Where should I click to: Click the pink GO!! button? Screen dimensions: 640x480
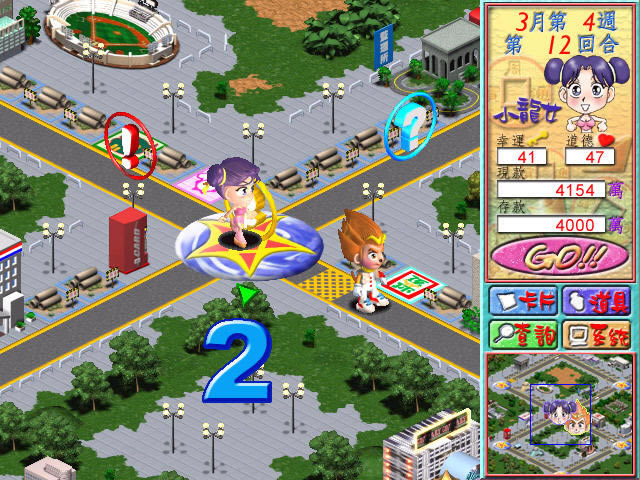[559, 257]
